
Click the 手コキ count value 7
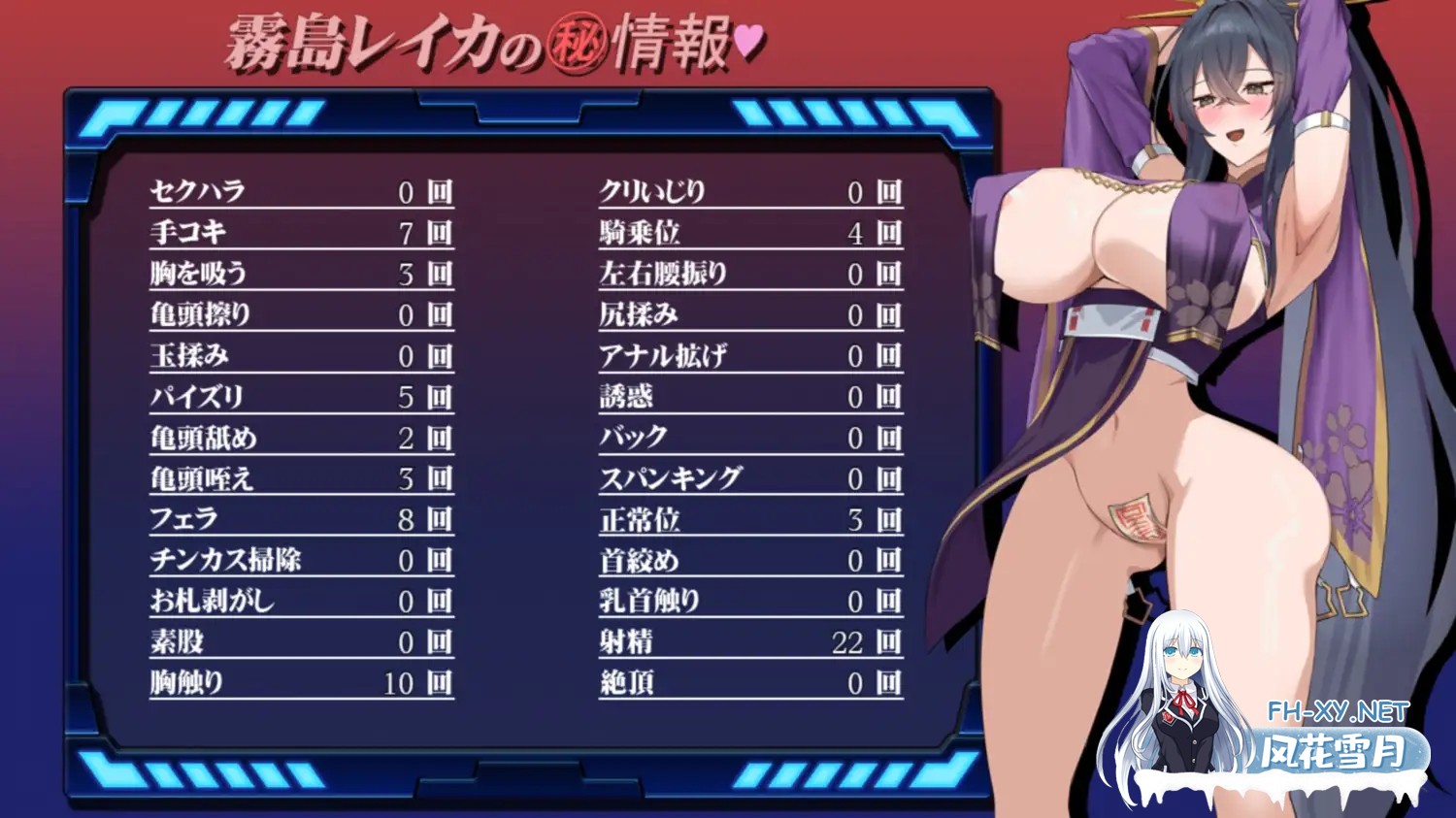pos(409,232)
